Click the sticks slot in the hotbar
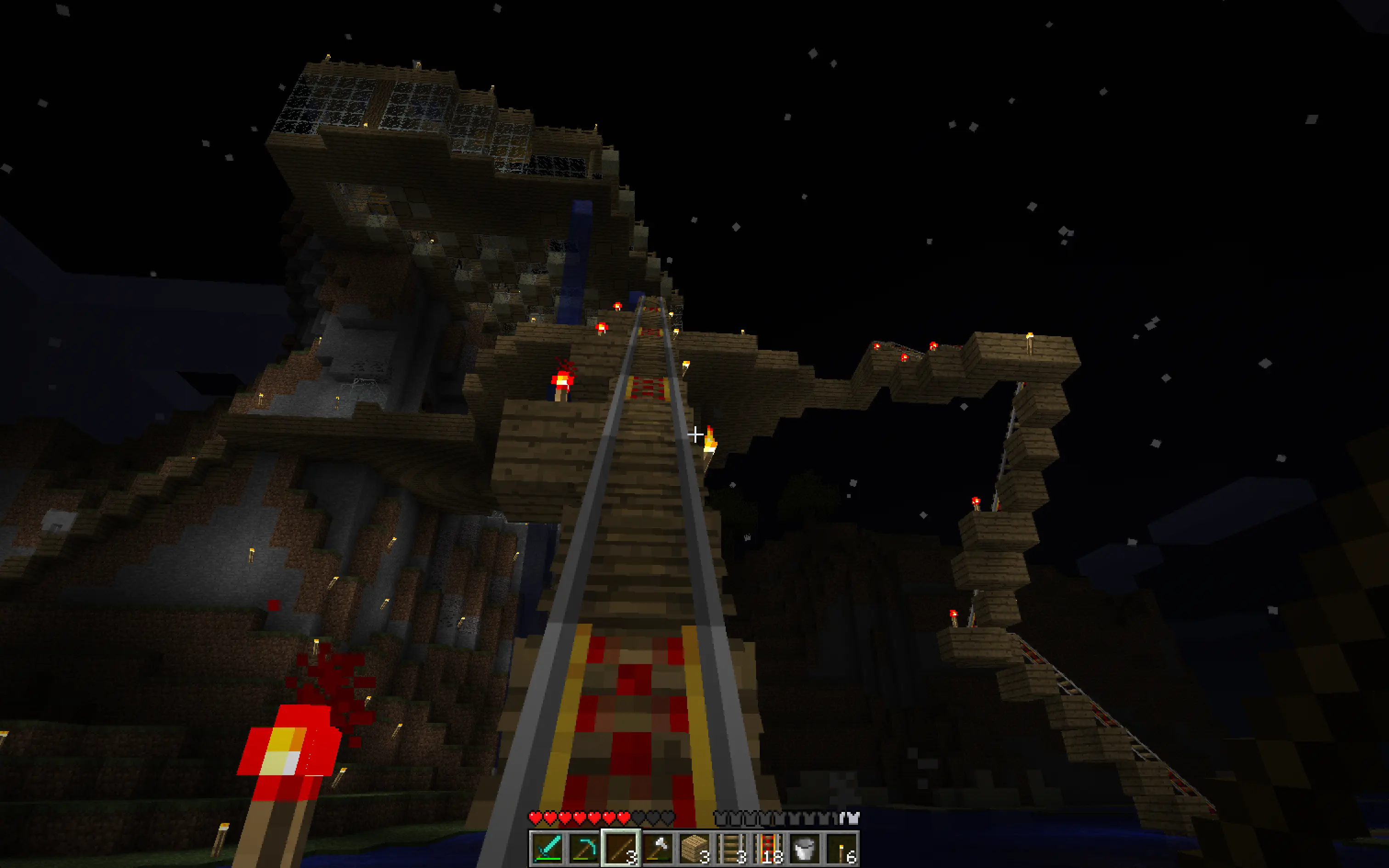Viewport: 1389px width, 868px height. 621,847
